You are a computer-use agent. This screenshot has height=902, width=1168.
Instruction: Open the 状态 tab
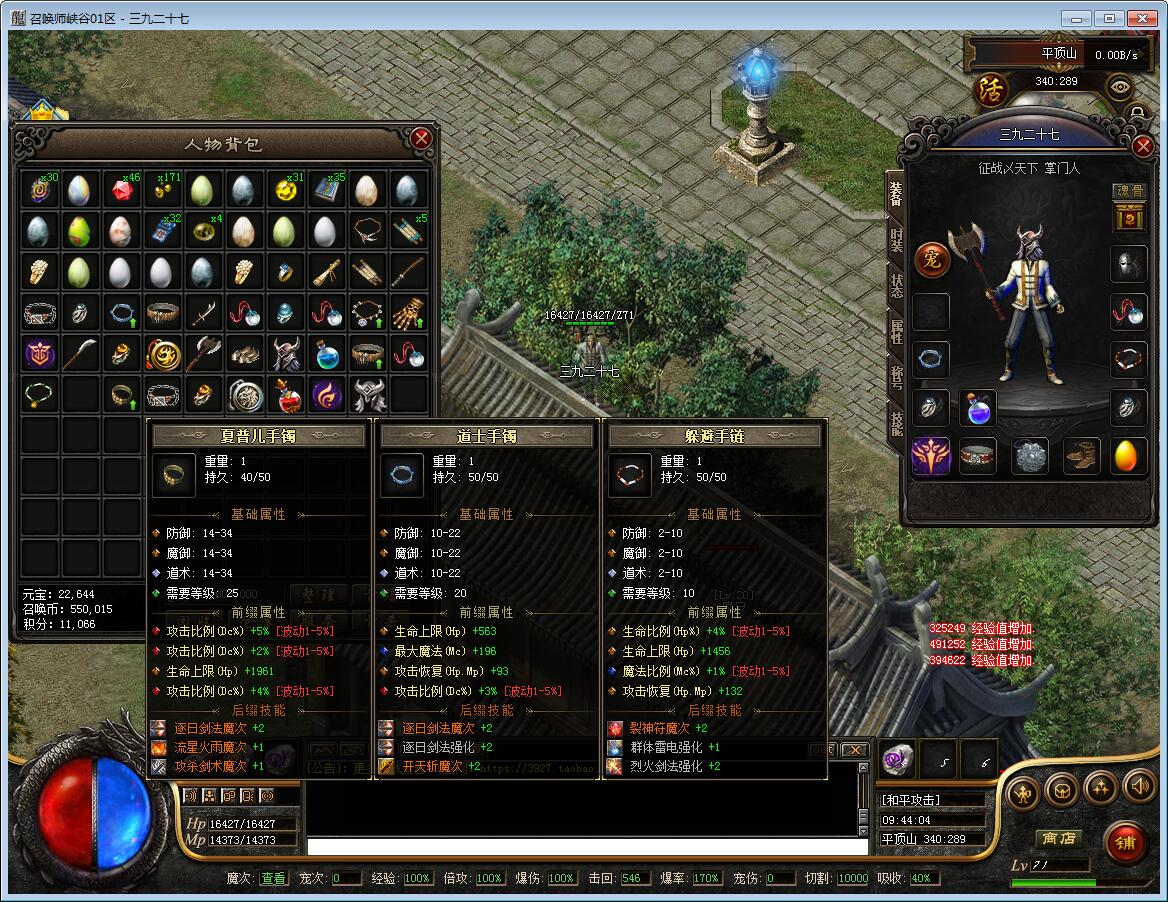coord(896,285)
